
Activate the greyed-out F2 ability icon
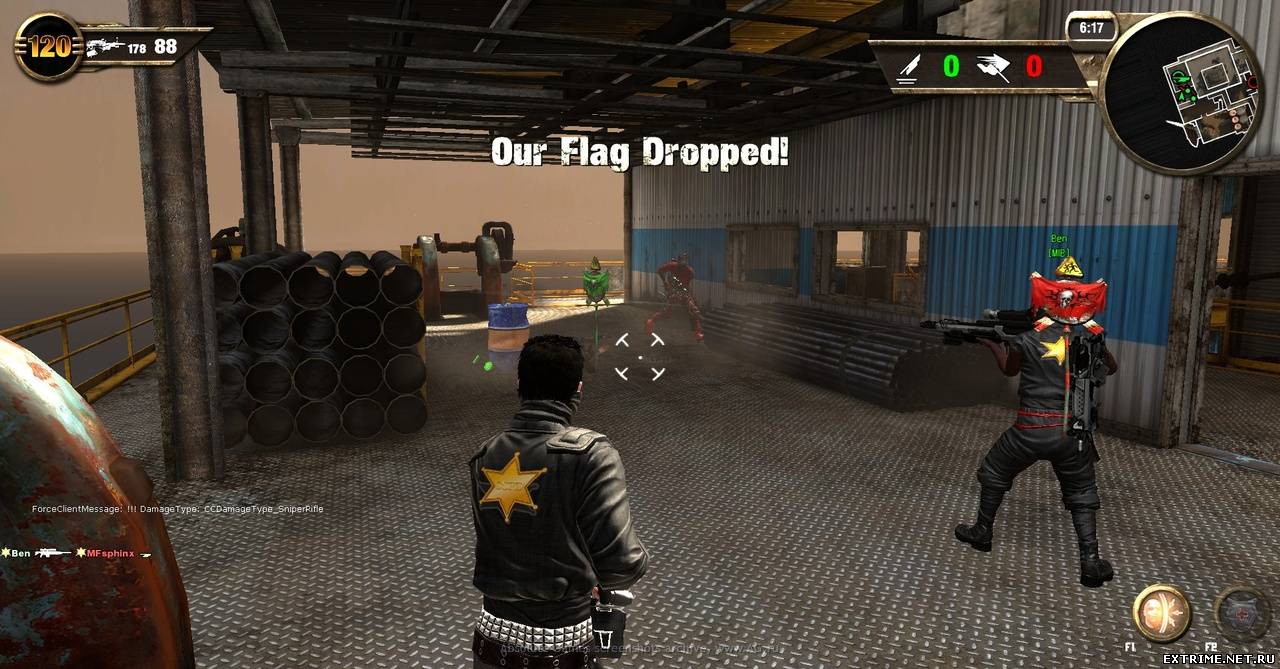[x=1241, y=612]
